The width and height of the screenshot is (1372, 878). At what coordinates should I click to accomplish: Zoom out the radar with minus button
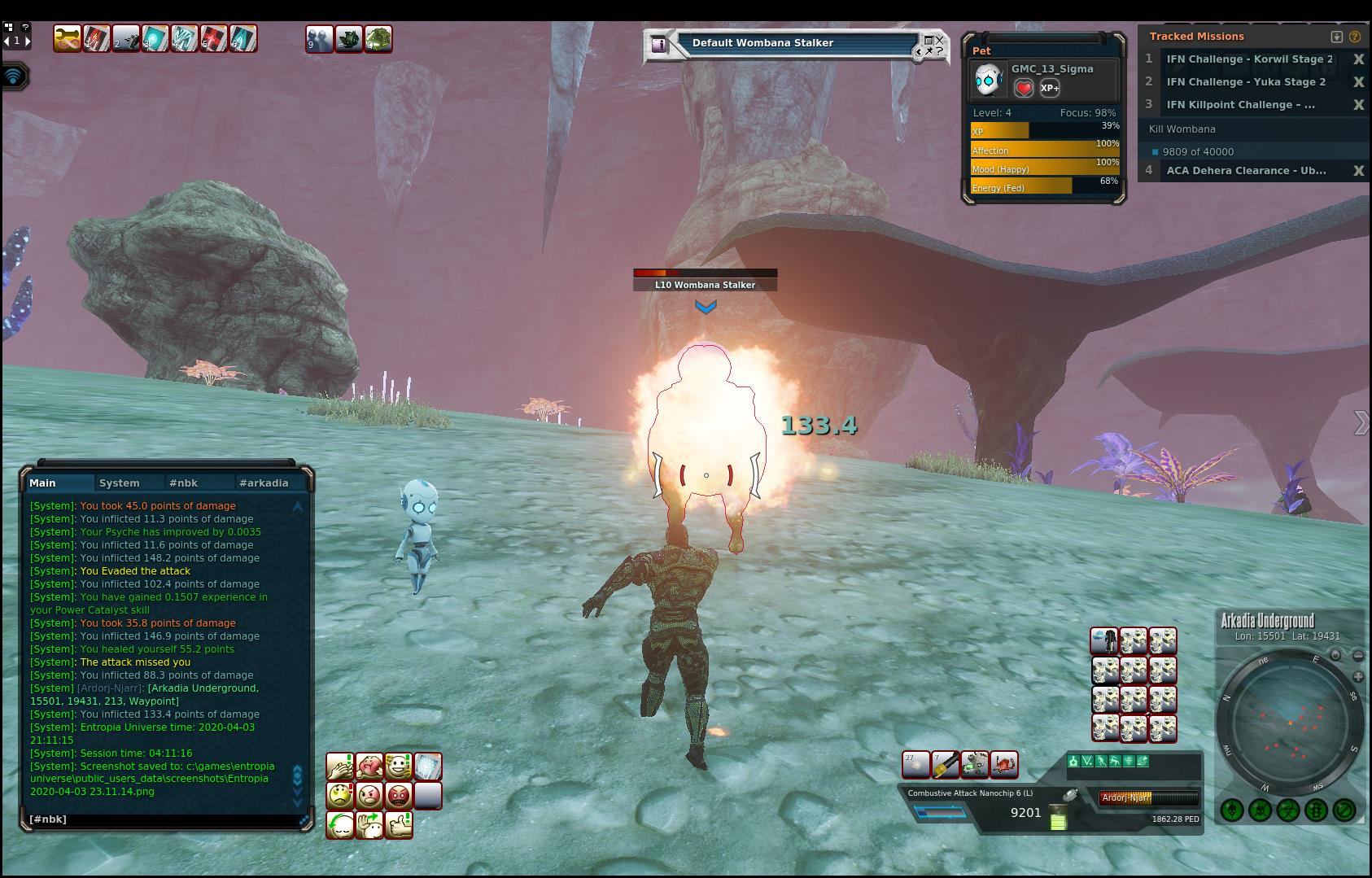point(1358,655)
